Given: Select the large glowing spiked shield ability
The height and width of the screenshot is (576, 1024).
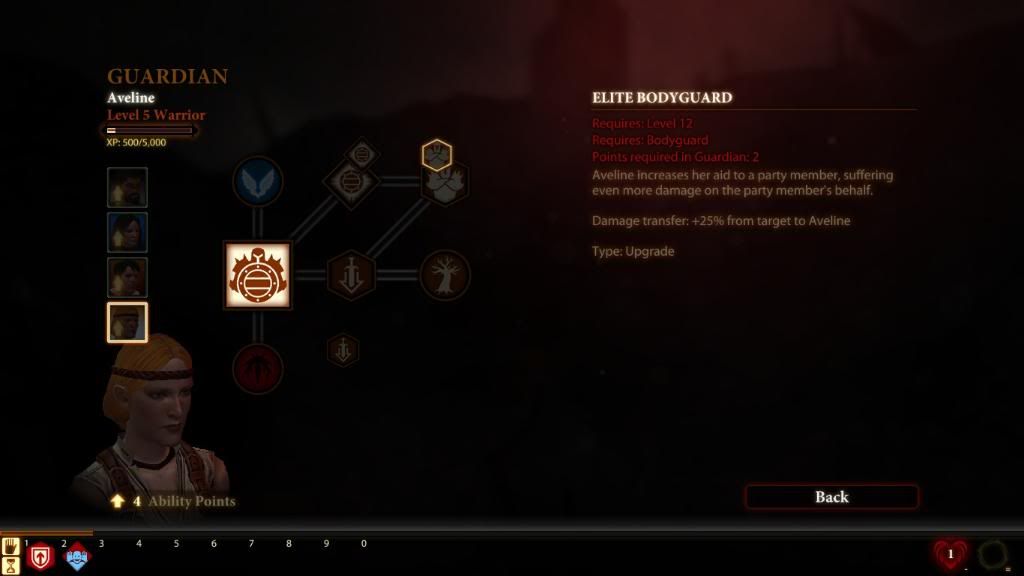Looking at the screenshot, I should (x=257, y=275).
